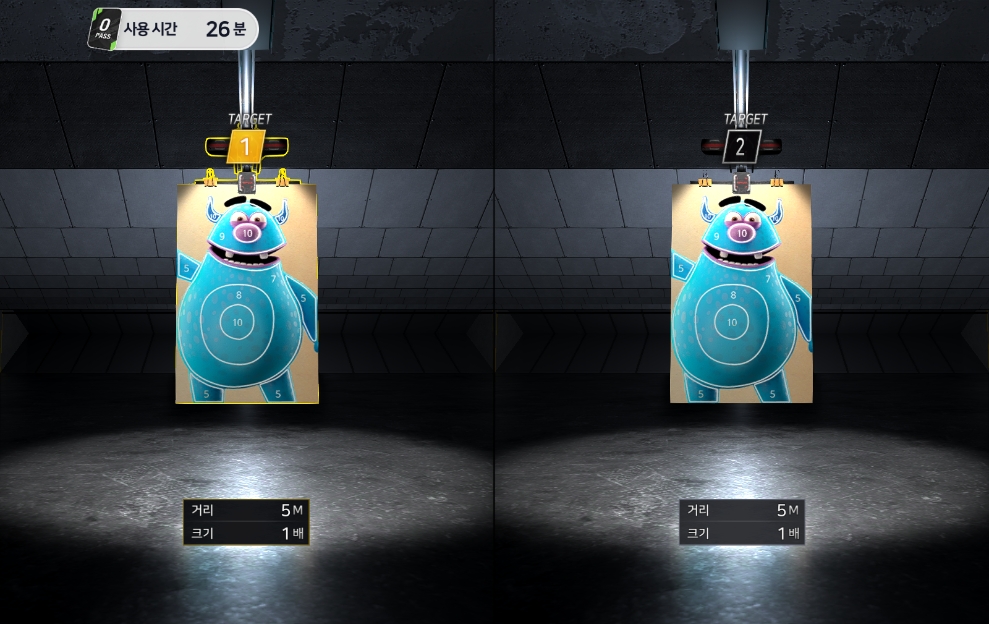Adjust the 거리 5M distance for Target 1
The image size is (989, 624).
click(x=246, y=510)
